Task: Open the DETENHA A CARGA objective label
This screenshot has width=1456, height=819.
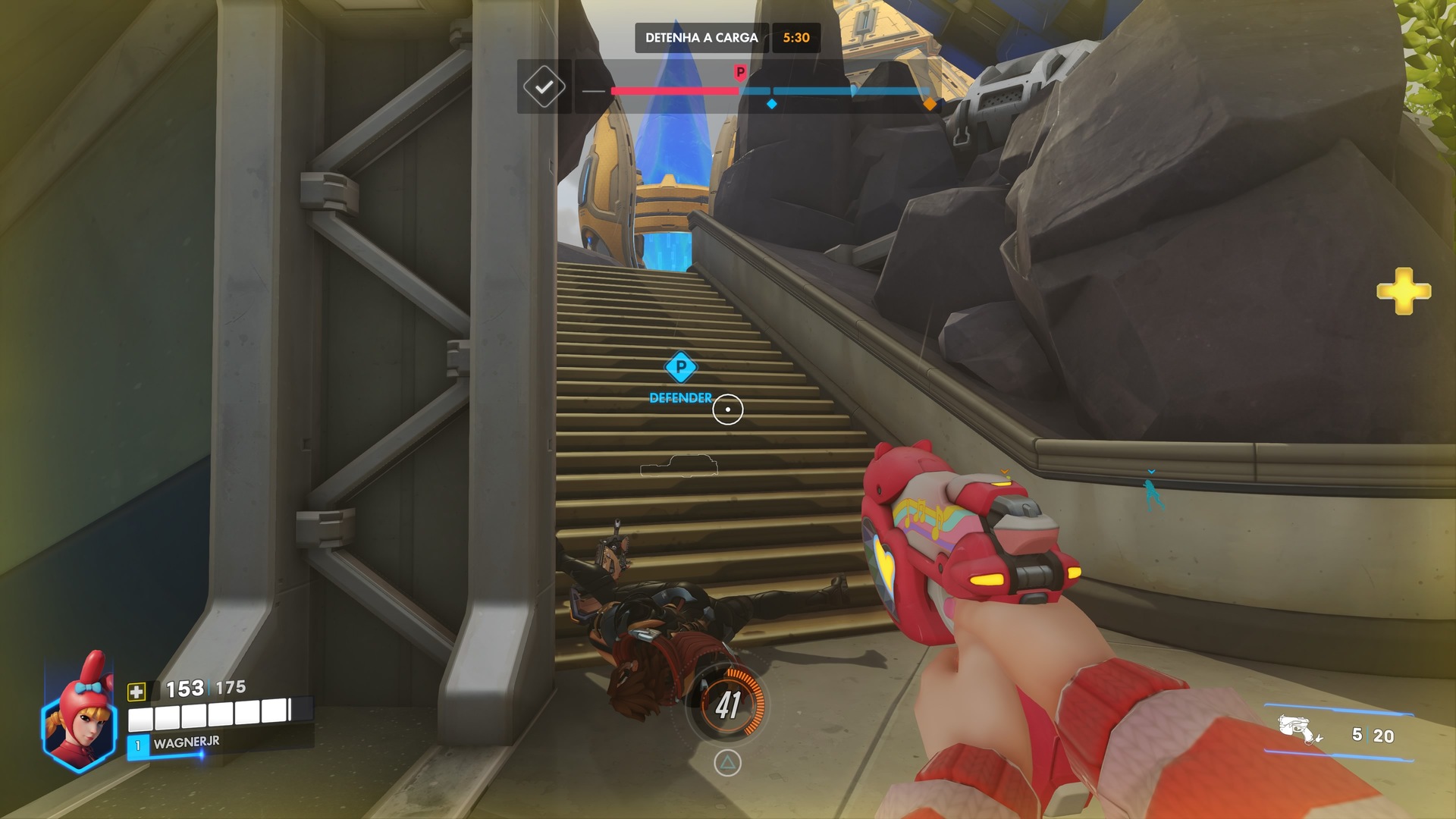Action: click(701, 38)
